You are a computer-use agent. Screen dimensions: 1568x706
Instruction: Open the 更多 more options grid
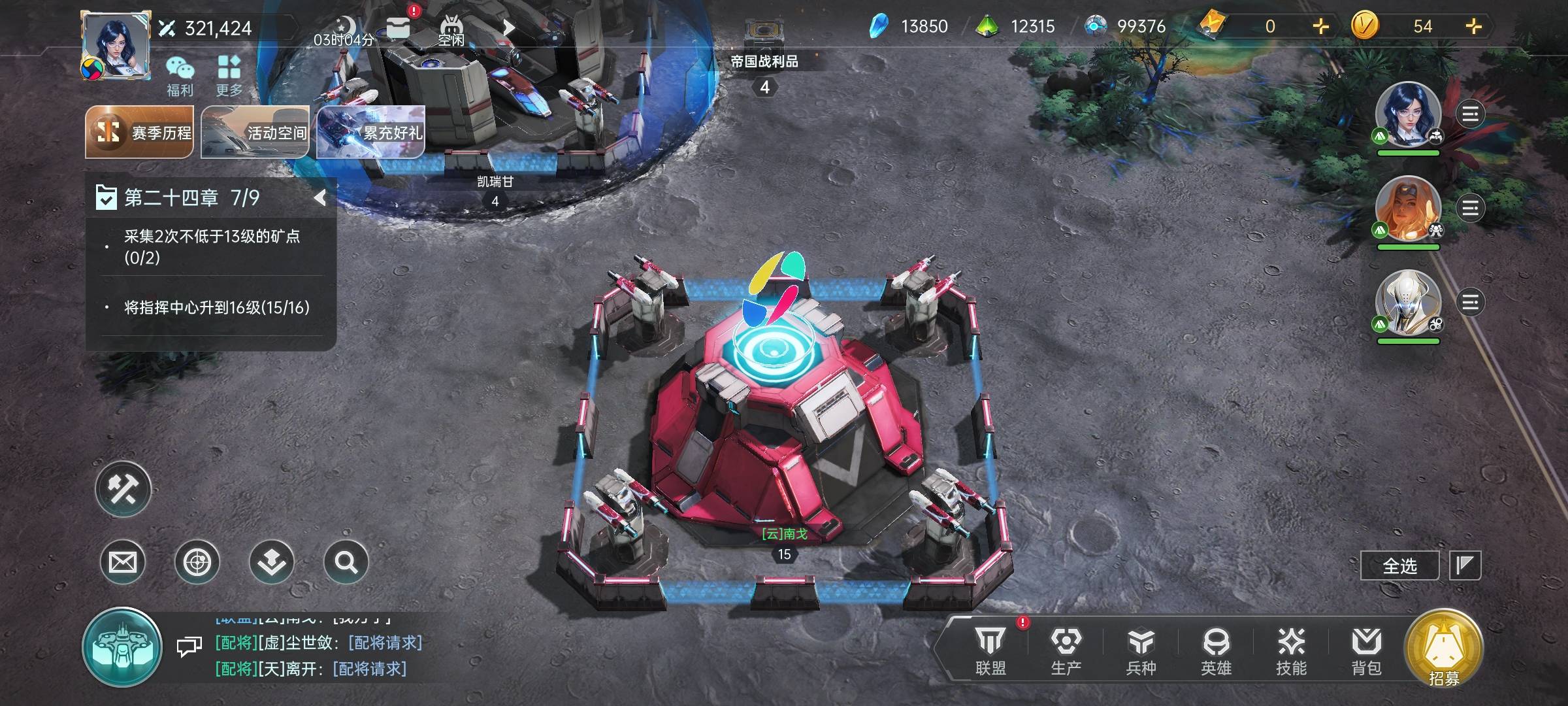pyautogui.click(x=229, y=76)
